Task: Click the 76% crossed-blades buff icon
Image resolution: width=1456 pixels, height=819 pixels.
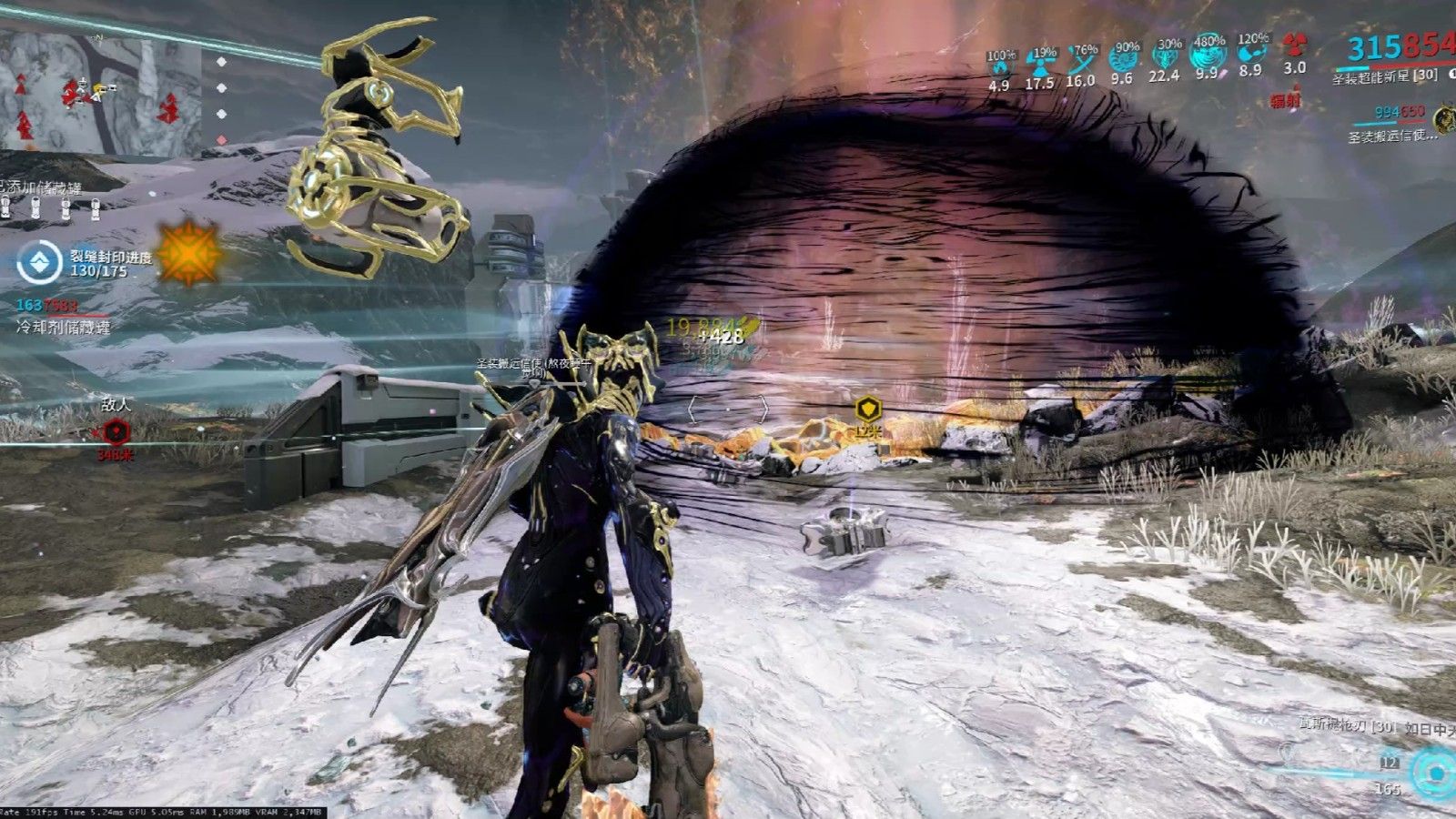Action: [1081, 60]
